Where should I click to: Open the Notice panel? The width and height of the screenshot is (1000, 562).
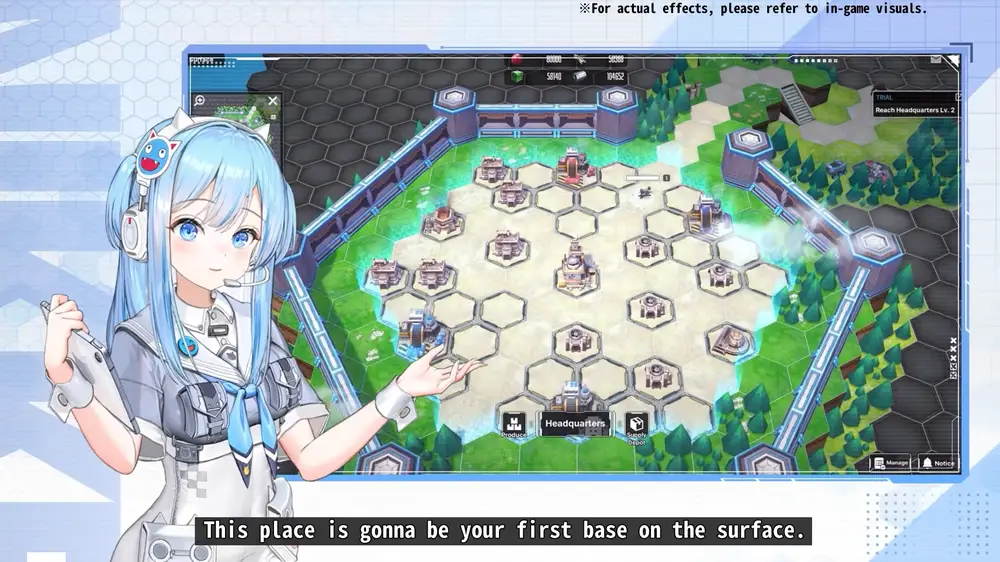937,463
